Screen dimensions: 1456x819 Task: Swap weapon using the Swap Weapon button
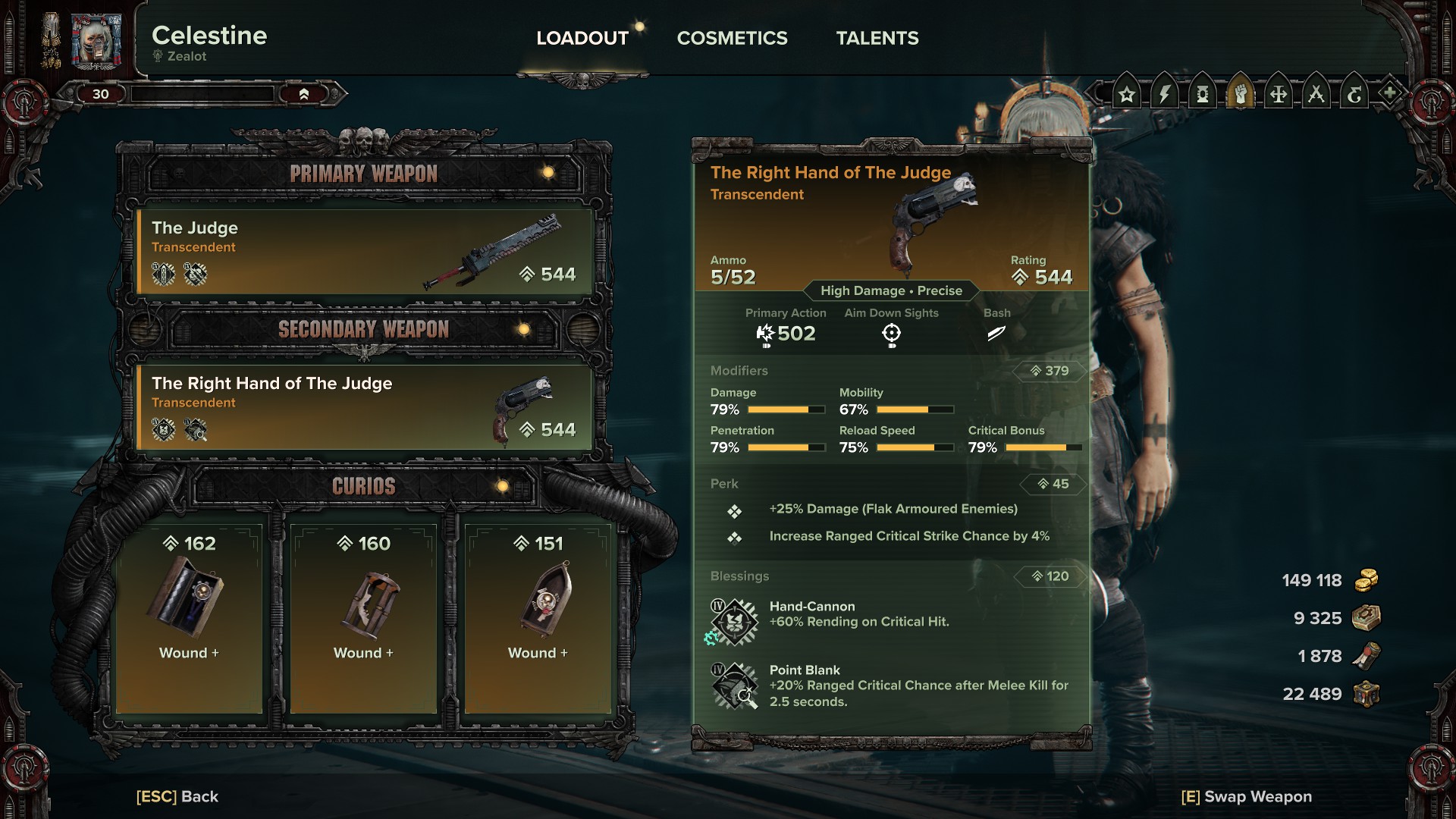(1246, 796)
